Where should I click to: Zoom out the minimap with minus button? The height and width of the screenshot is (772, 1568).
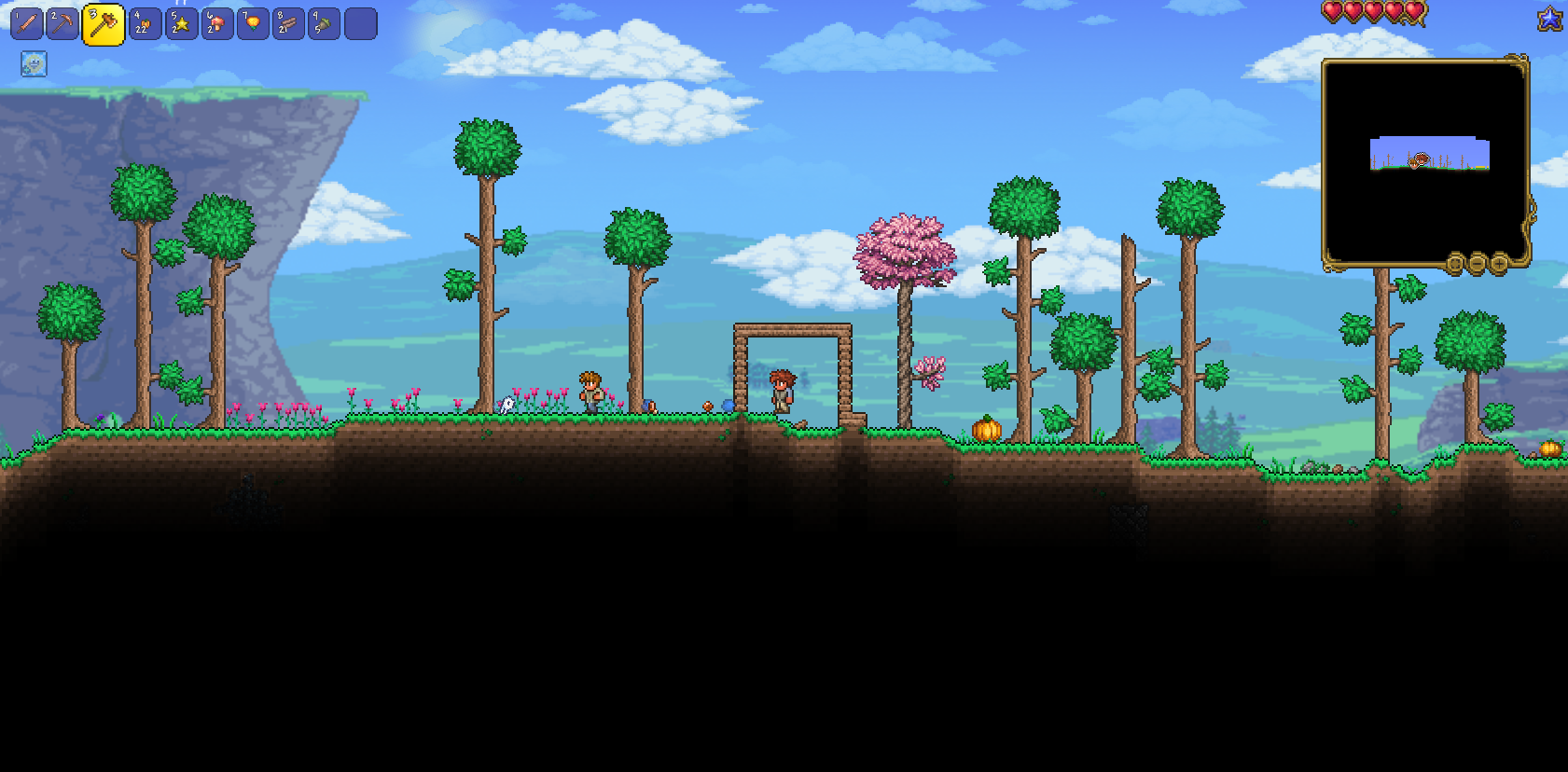point(1477,264)
